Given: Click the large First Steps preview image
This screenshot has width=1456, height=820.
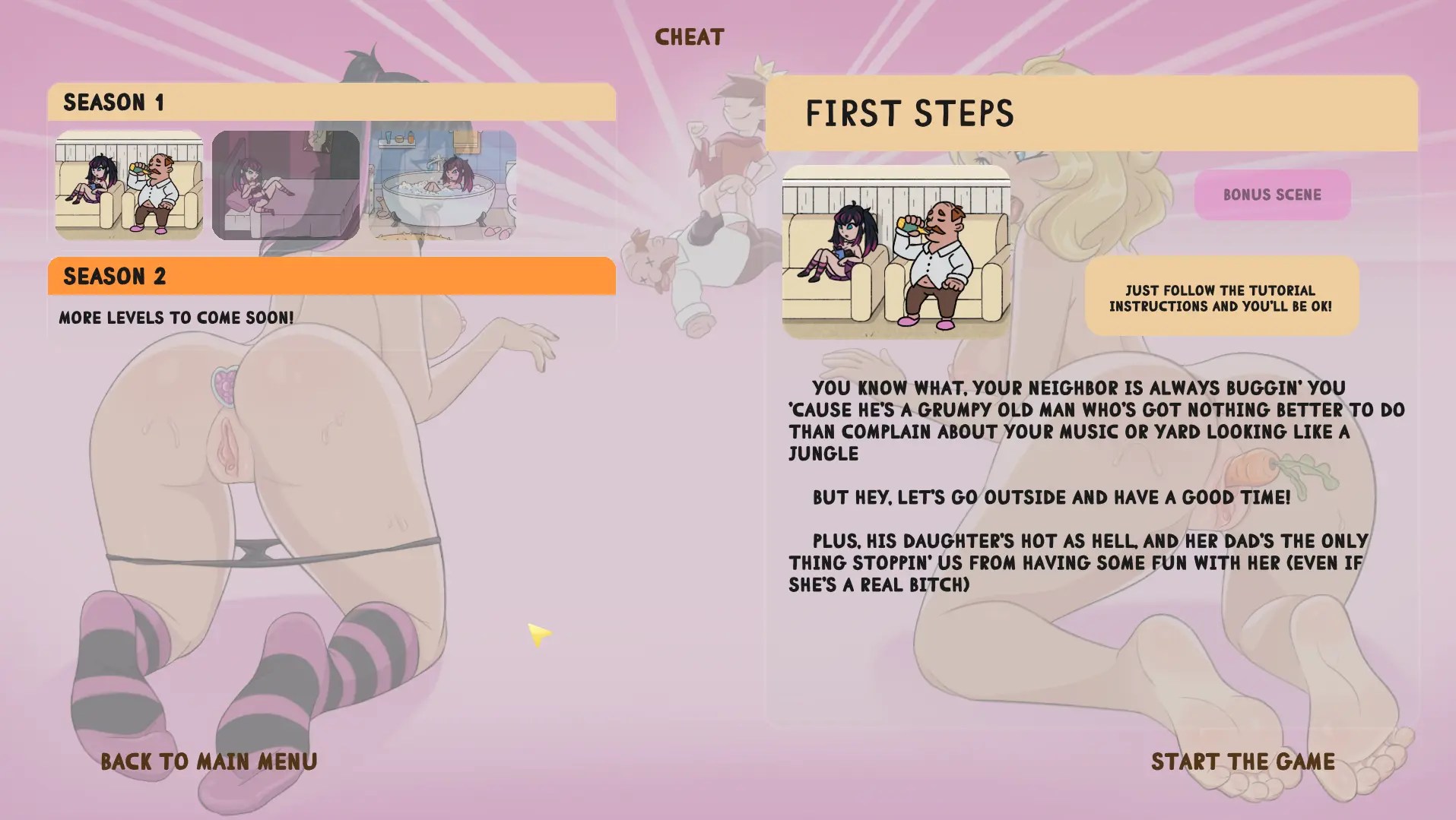Looking at the screenshot, I should click(x=896, y=252).
